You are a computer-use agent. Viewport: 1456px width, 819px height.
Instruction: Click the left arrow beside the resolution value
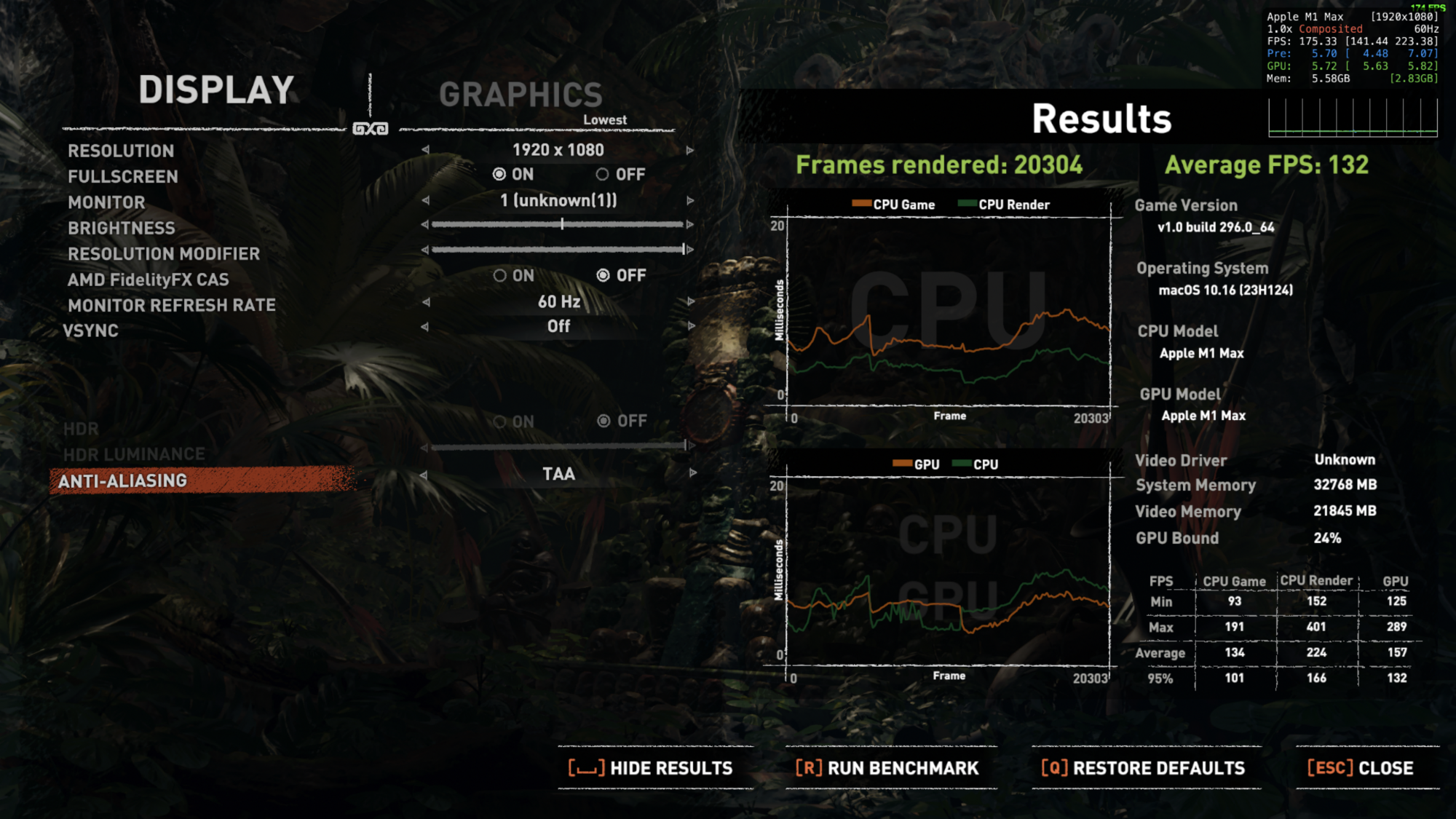425,150
